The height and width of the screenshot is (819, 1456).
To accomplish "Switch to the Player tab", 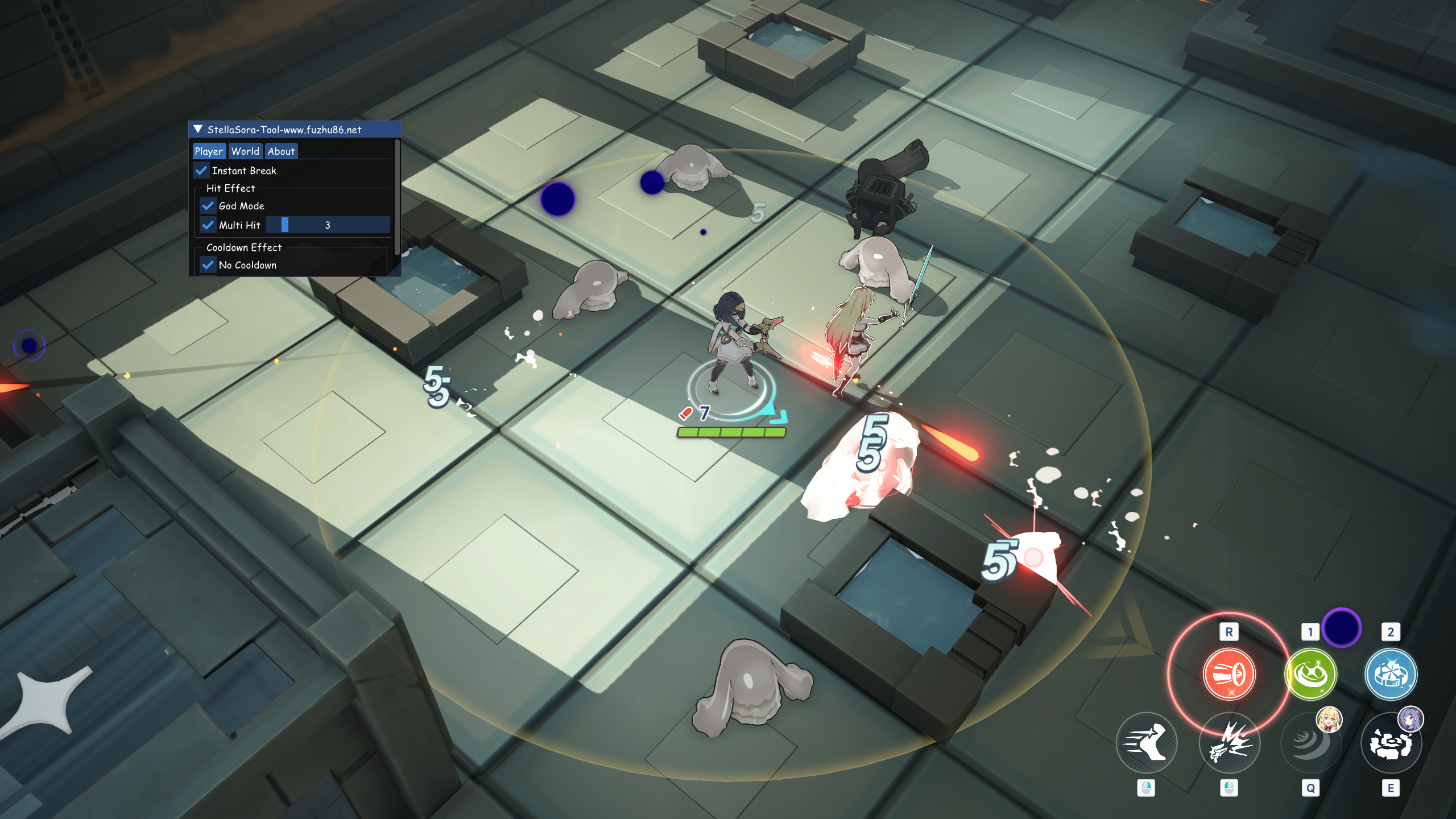I will (x=209, y=151).
